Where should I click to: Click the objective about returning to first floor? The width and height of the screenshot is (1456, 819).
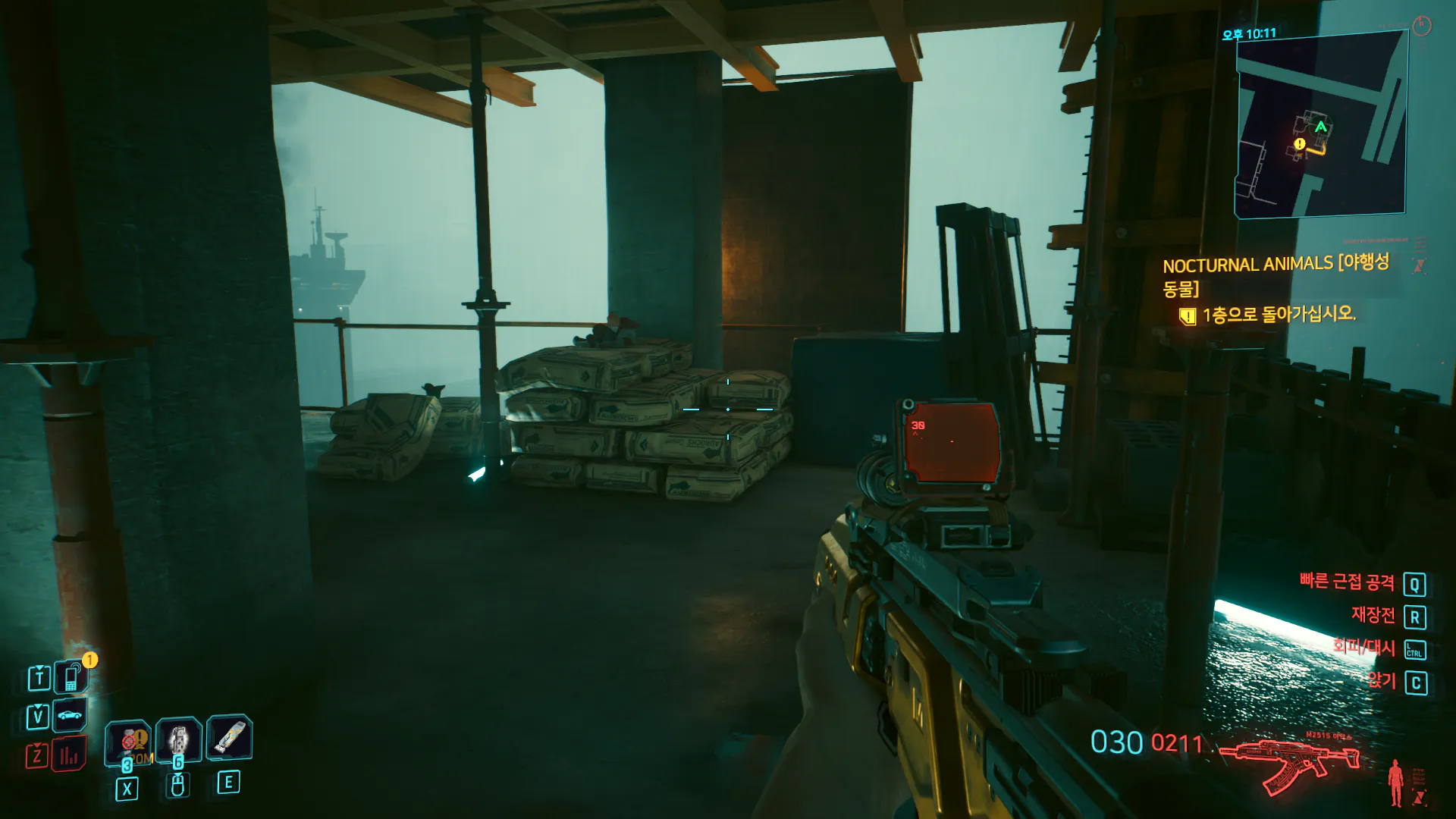pyautogui.click(x=1279, y=314)
